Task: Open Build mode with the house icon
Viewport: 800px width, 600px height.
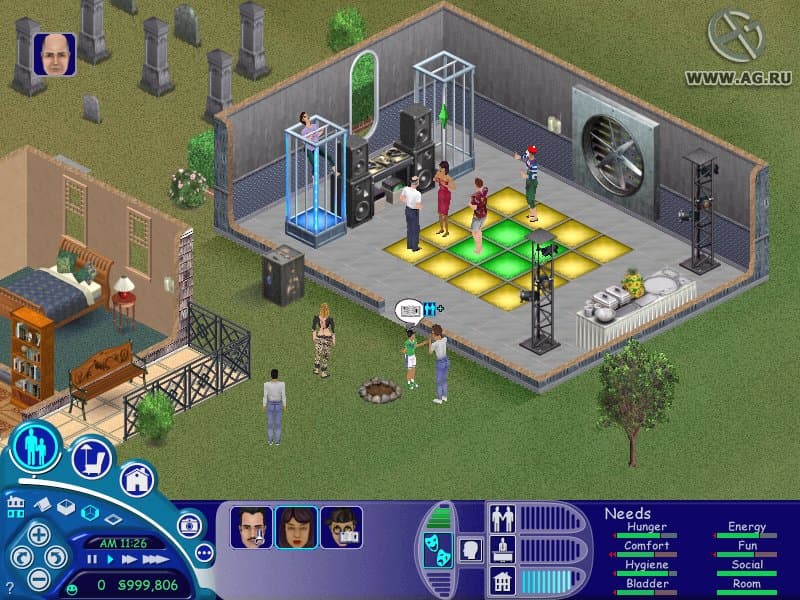Action: click(139, 479)
